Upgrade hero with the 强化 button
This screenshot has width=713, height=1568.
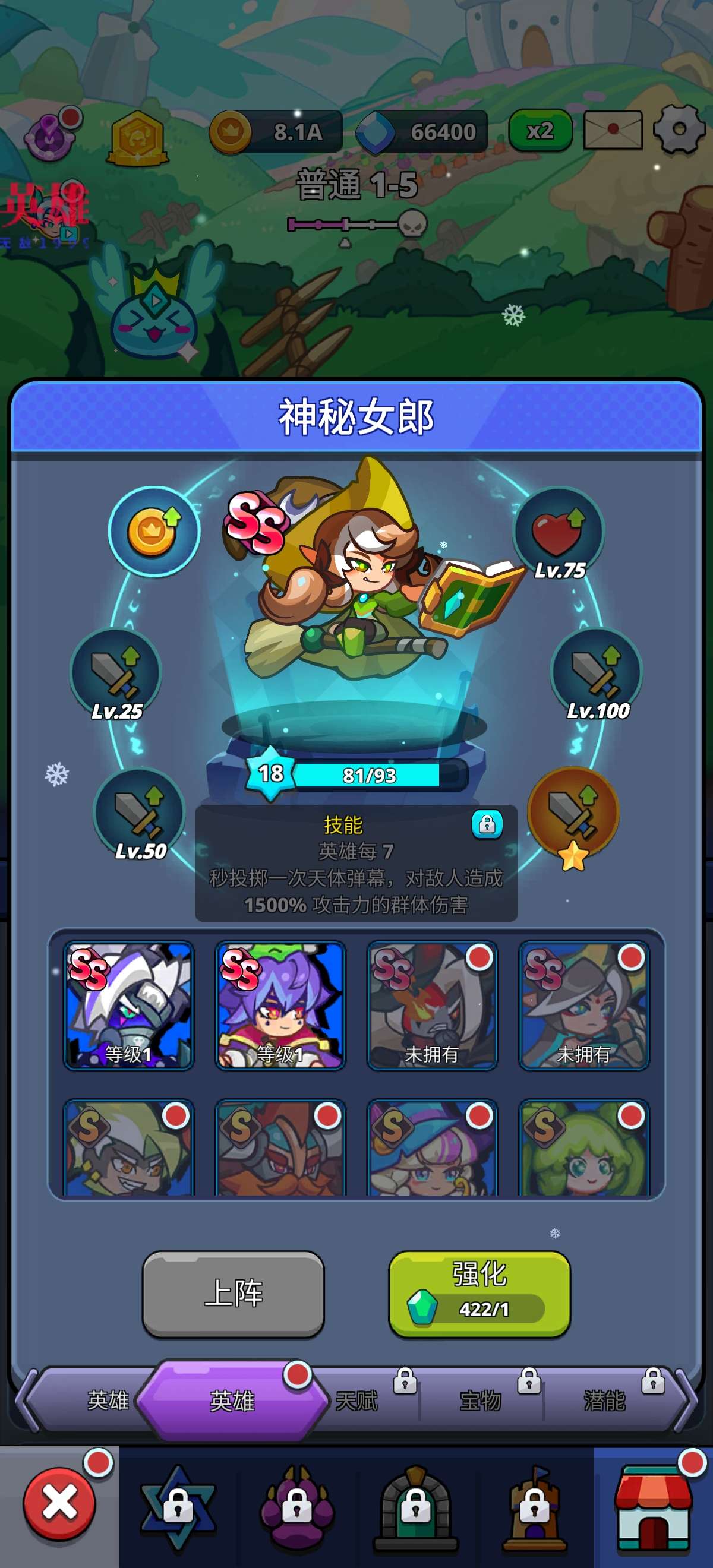[x=479, y=1294]
